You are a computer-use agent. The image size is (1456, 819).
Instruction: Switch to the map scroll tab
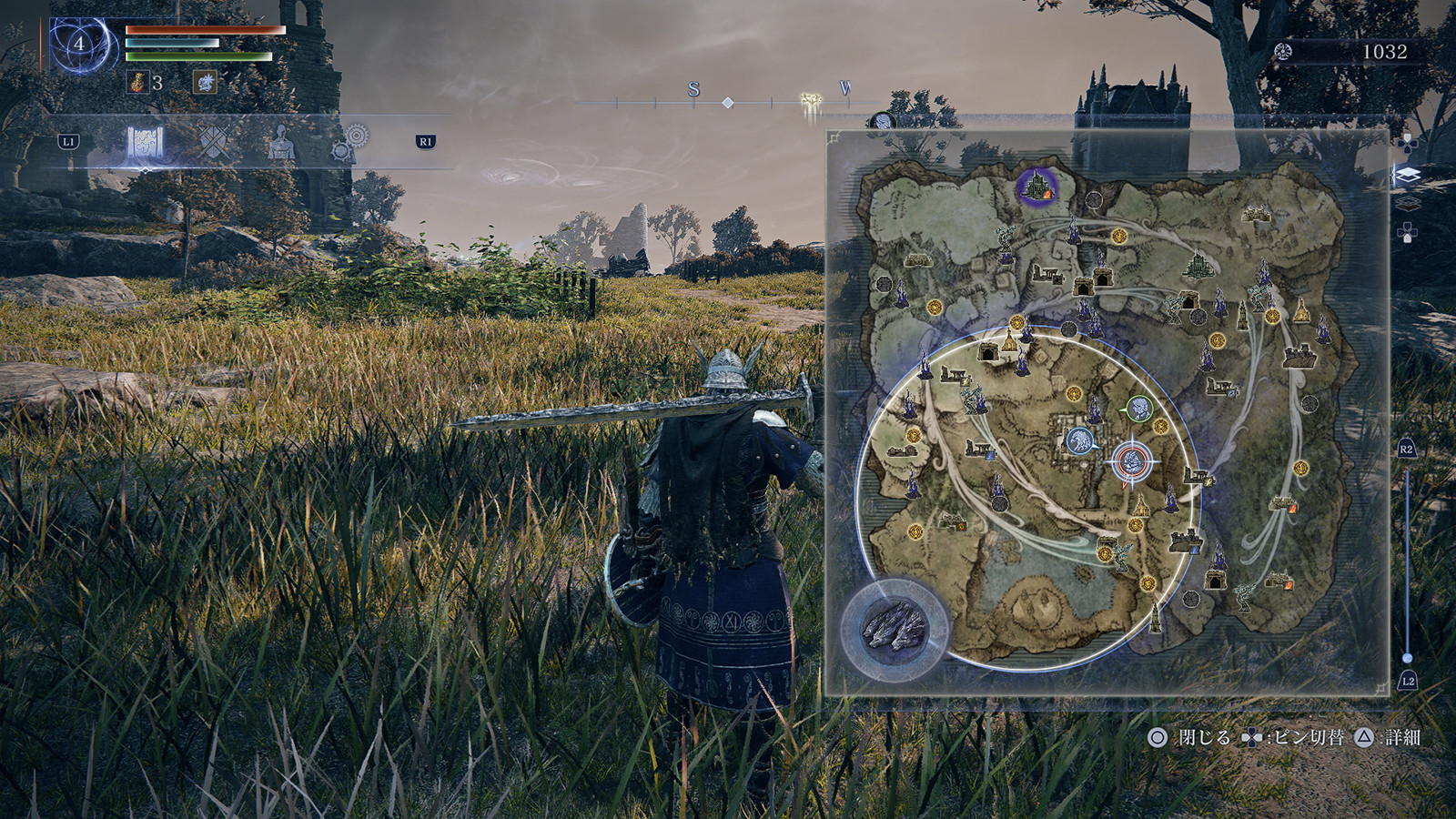click(144, 143)
